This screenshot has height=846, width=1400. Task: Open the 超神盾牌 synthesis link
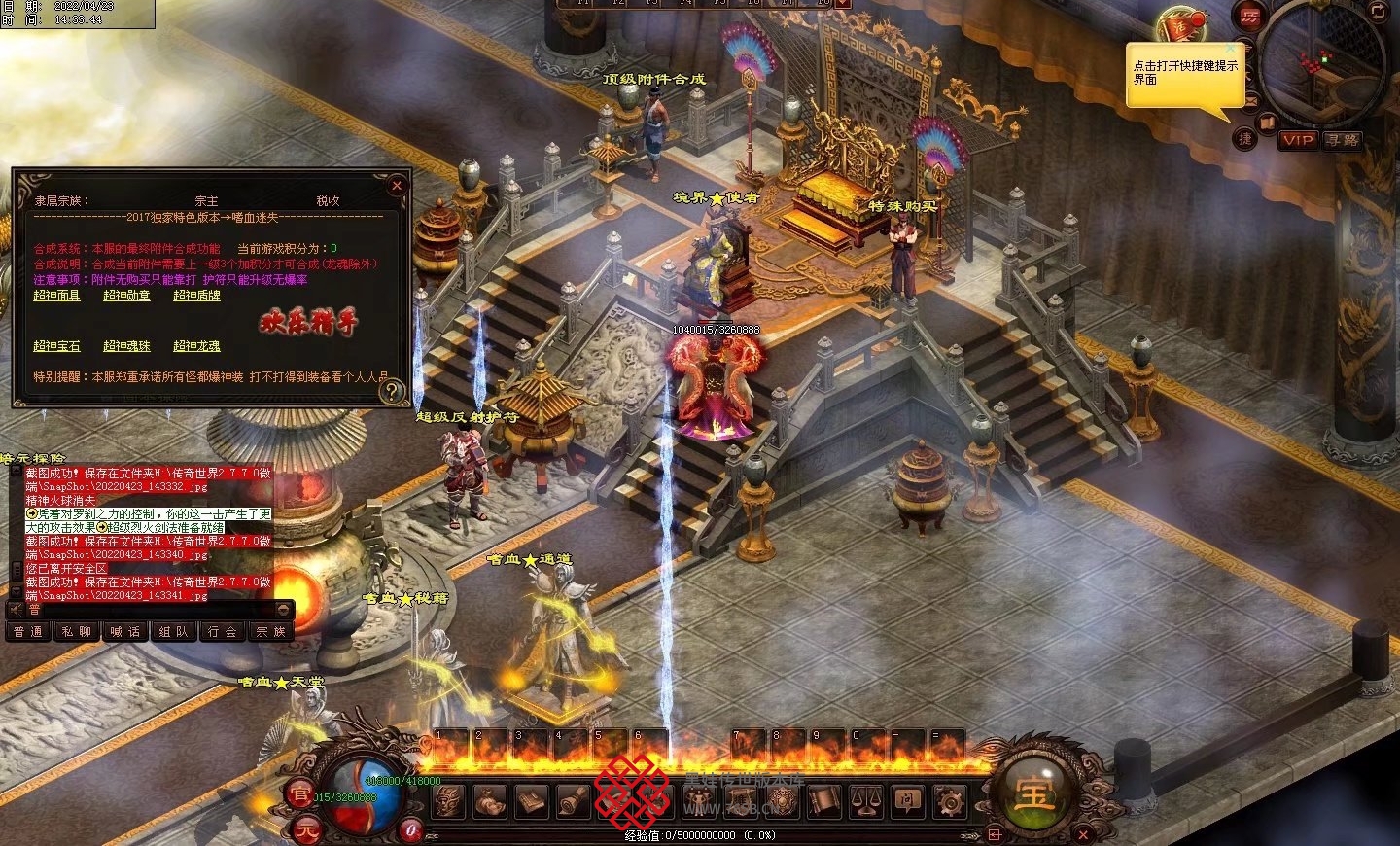[x=196, y=296]
